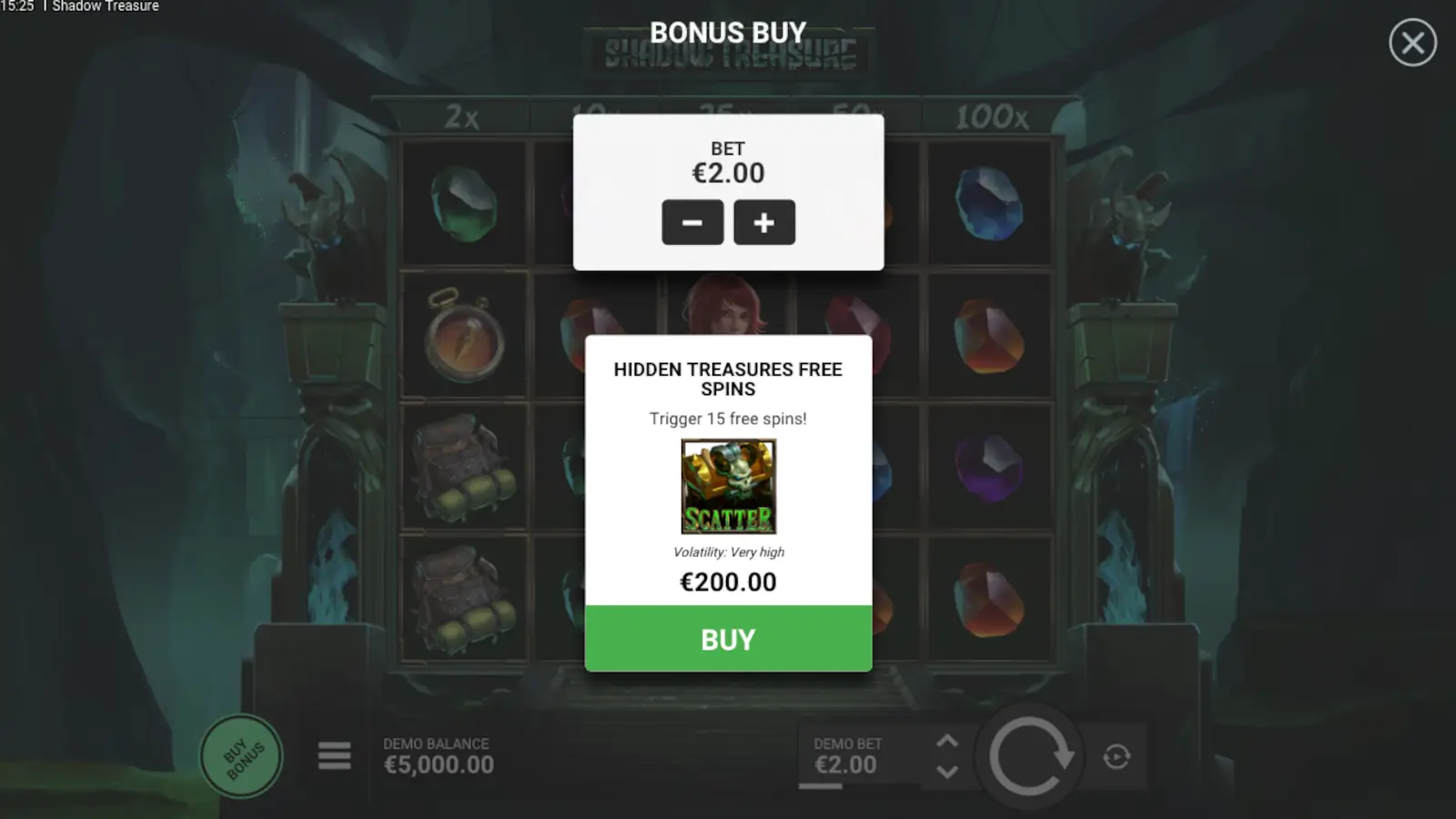Click the Scatter treasure chest symbol
The height and width of the screenshot is (819, 1456).
click(728, 488)
